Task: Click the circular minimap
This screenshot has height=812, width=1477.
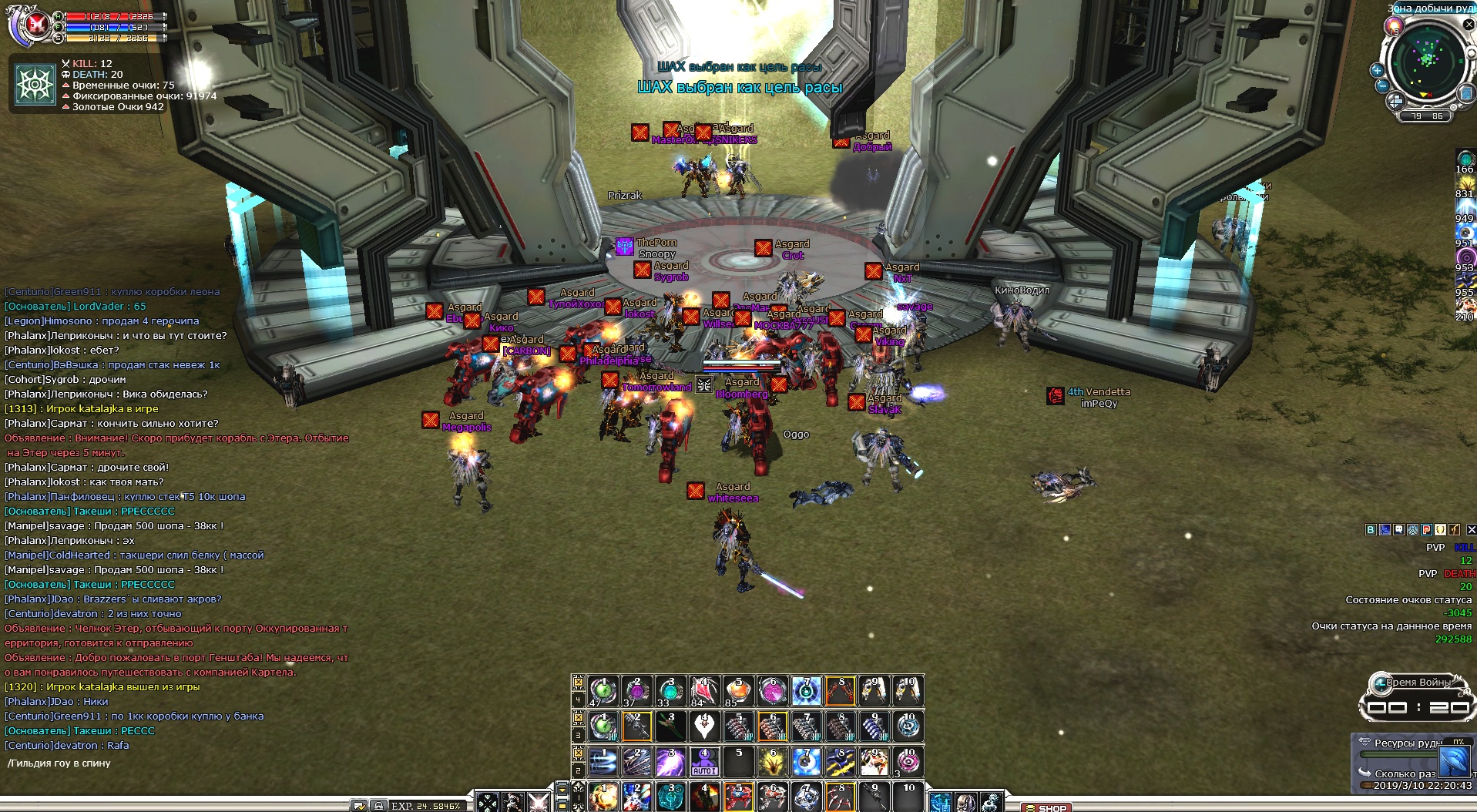Action: coord(1428,59)
